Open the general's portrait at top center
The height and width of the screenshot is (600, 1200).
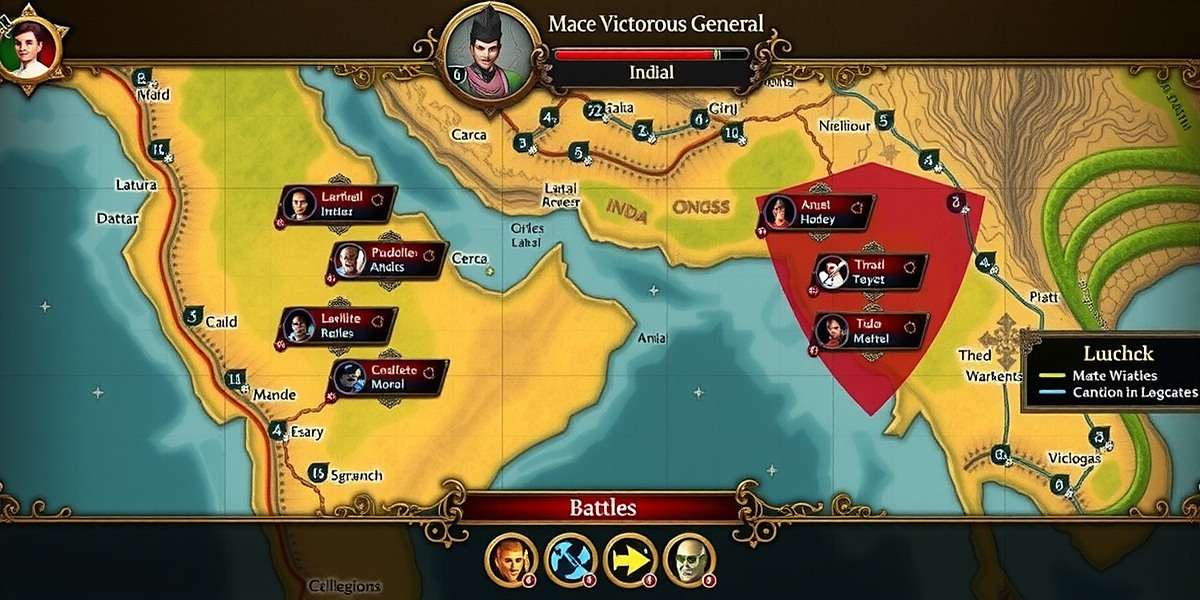pyautogui.click(x=485, y=50)
